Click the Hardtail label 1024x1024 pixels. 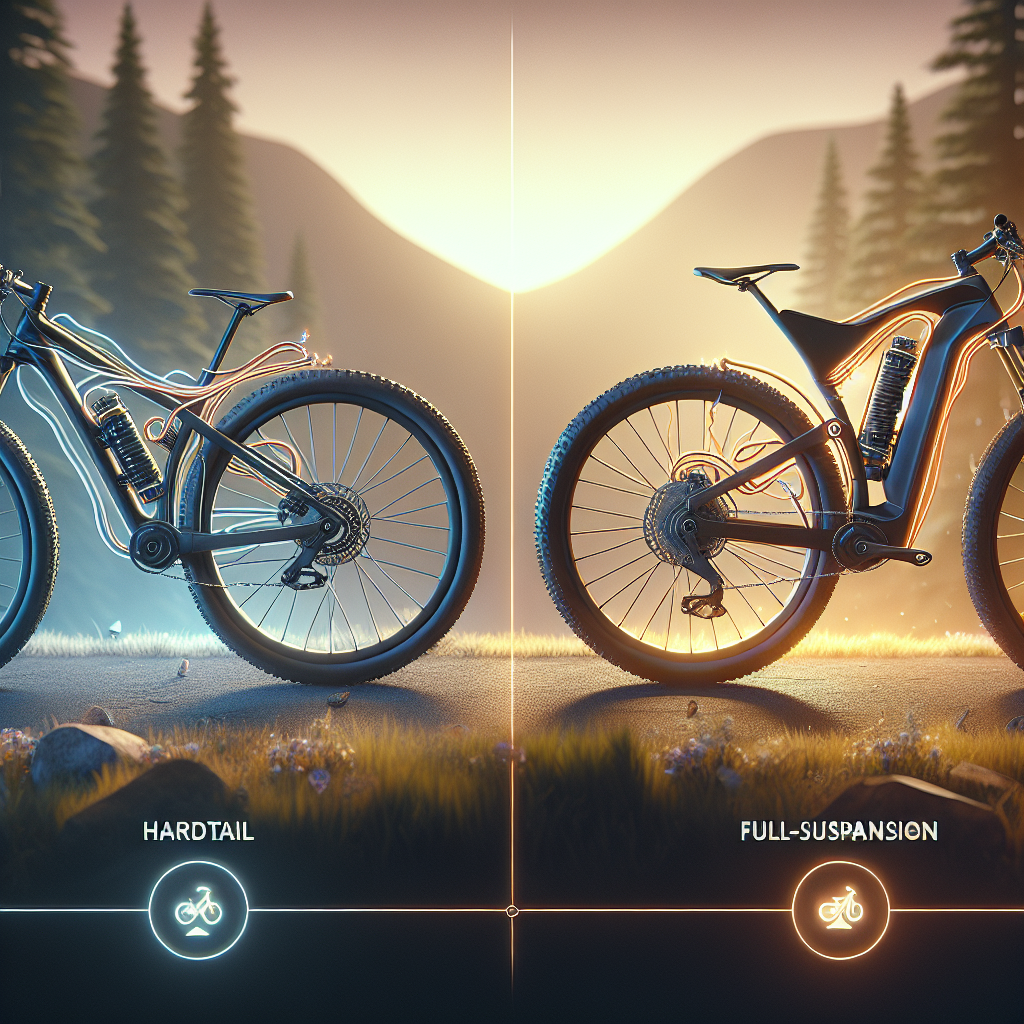pos(198,832)
